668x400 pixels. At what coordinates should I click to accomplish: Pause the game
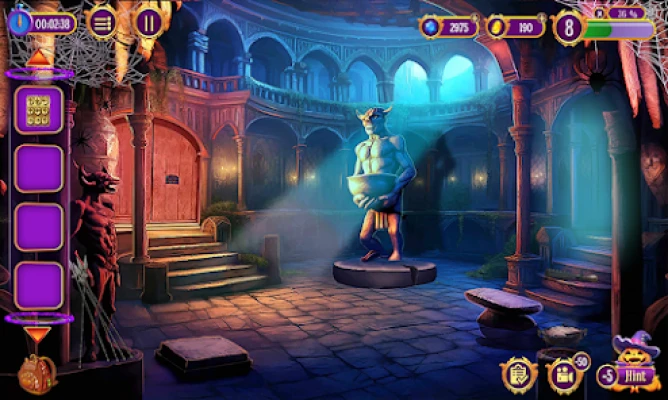[x=150, y=22]
